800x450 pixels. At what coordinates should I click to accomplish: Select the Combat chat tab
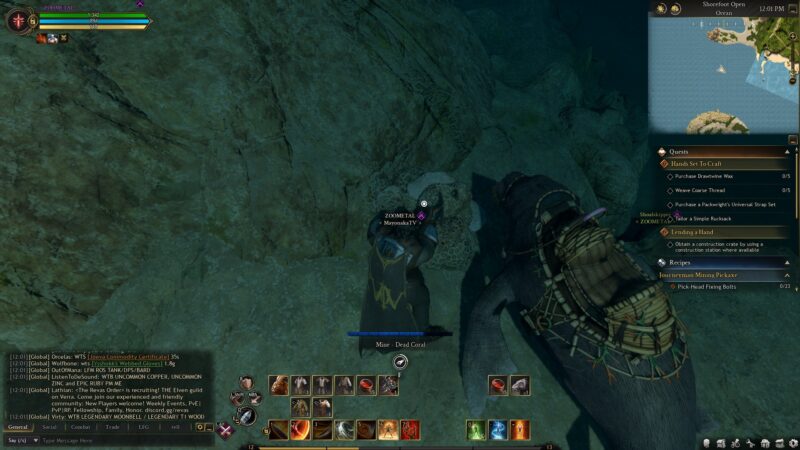[81, 426]
